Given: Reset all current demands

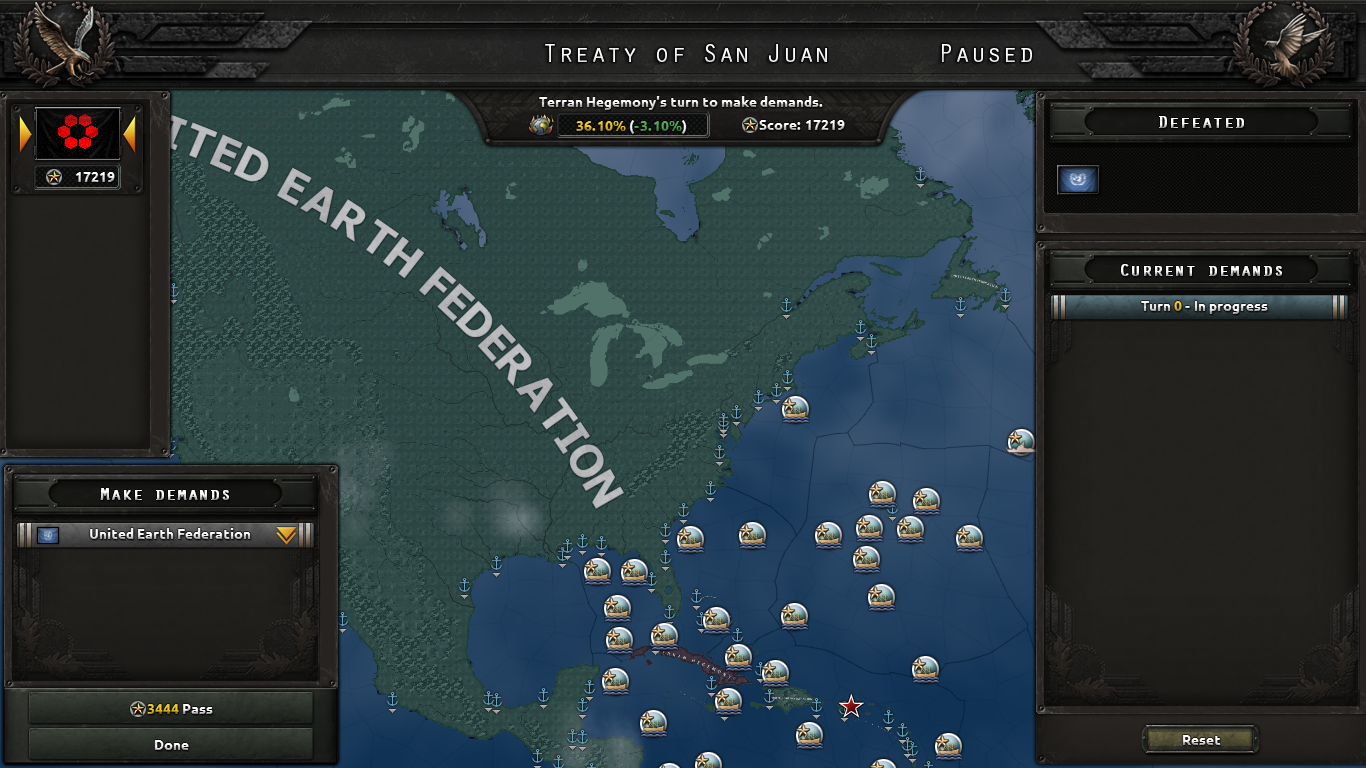Looking at the screenshot, I should point(1199,740).
